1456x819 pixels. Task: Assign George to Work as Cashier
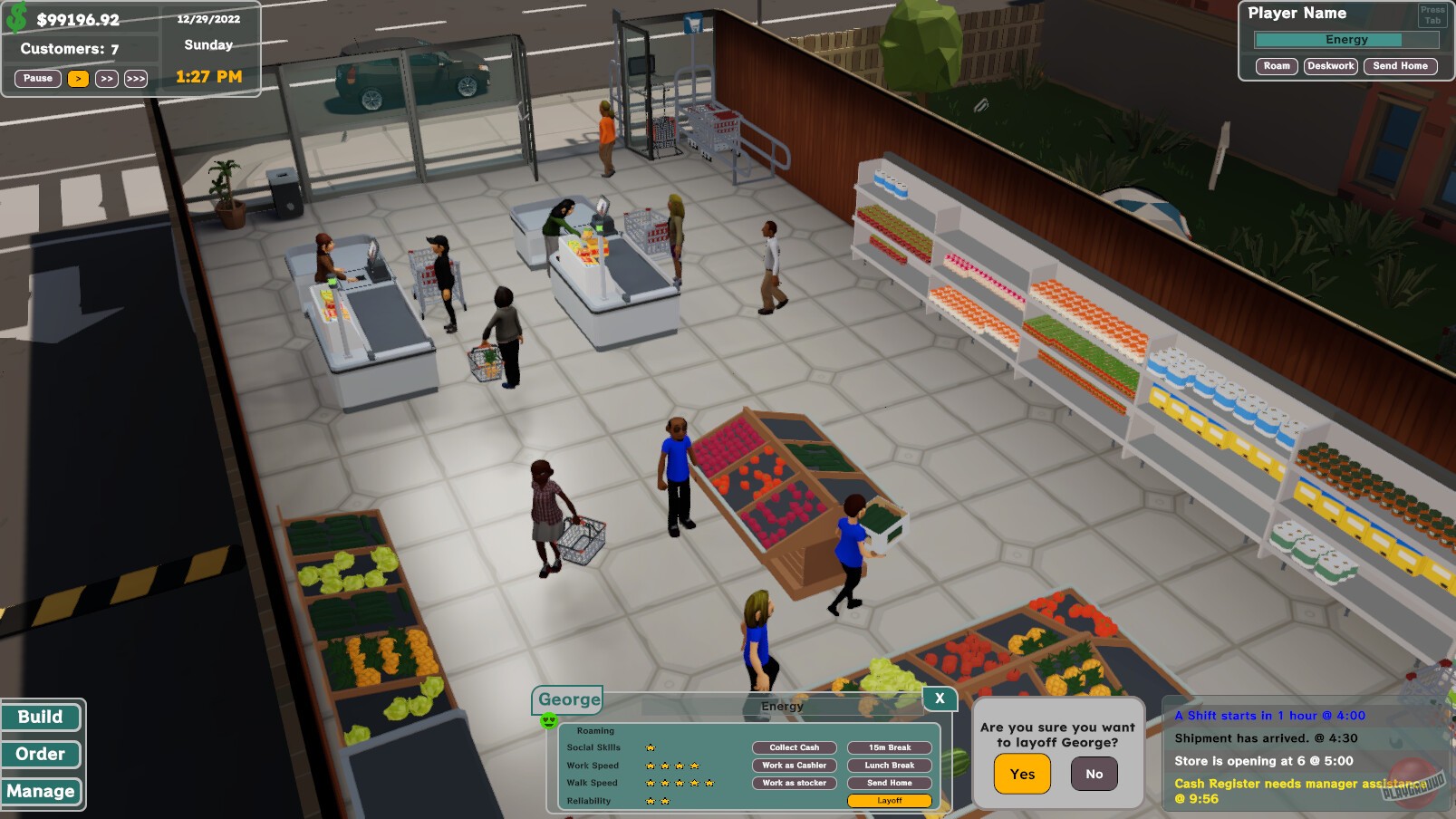pos(793,765)
